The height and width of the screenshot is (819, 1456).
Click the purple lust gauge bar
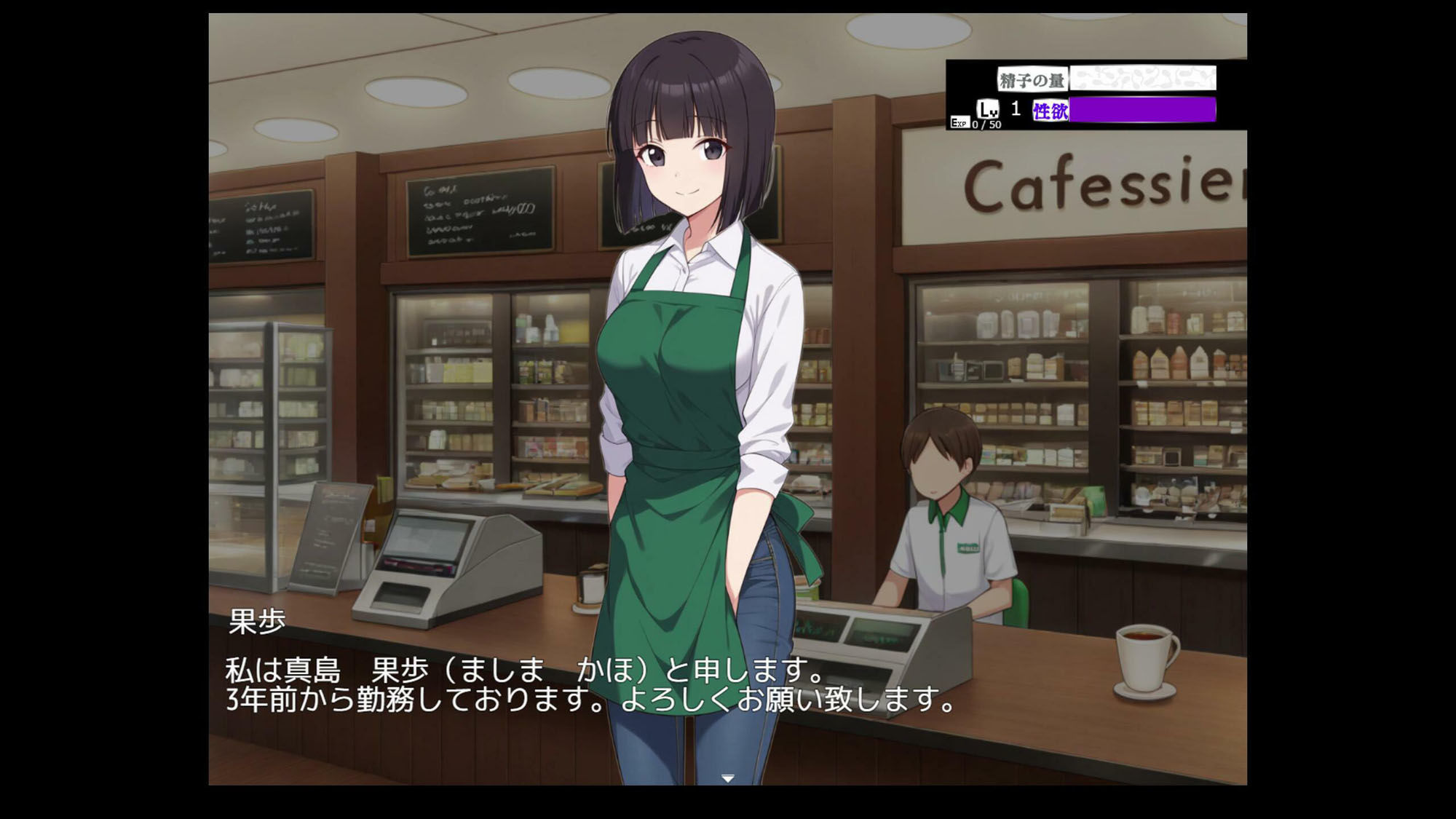[1143, 110]
